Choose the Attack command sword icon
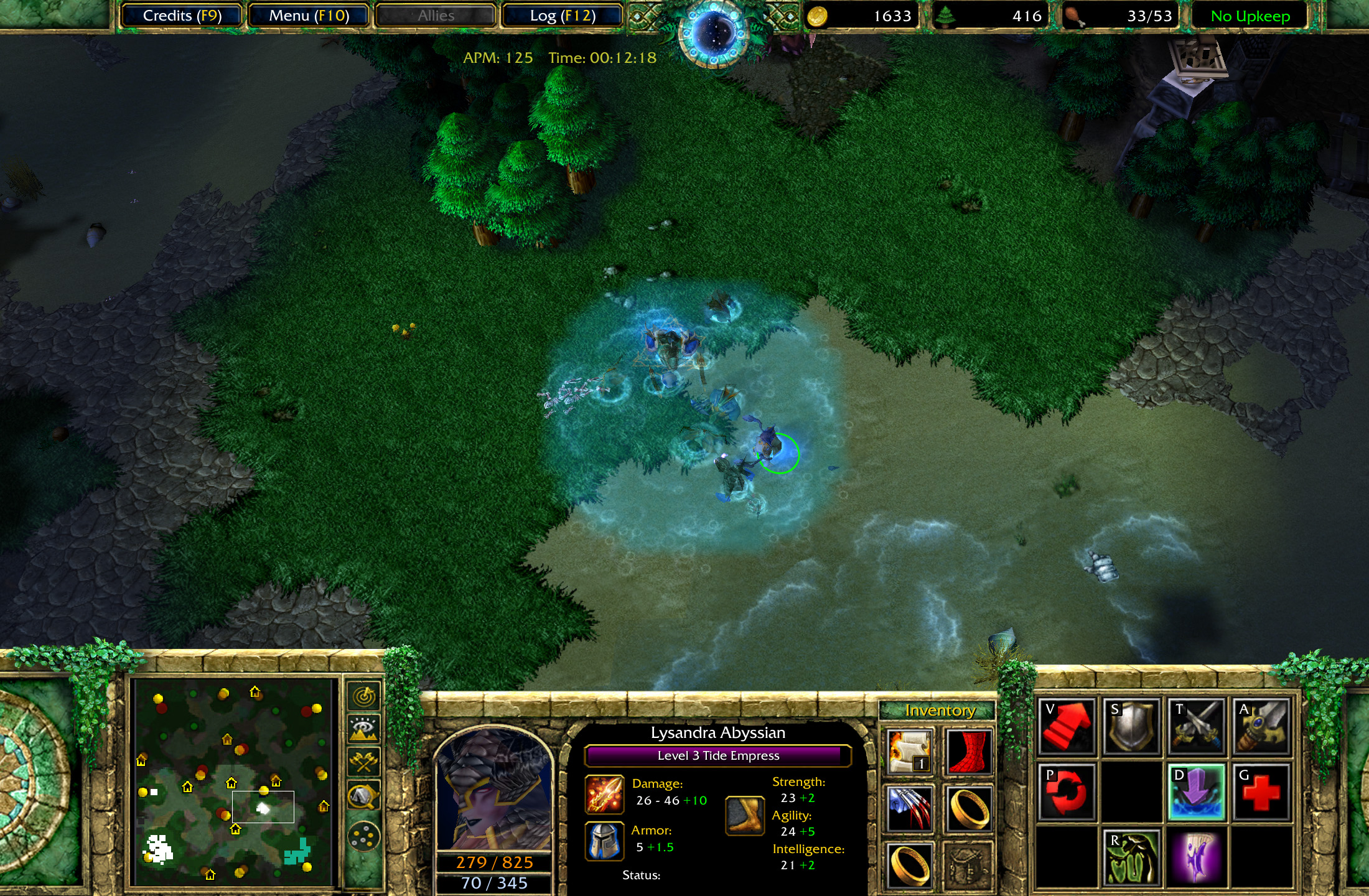The image size is (1369, 896). (1261, 726)
